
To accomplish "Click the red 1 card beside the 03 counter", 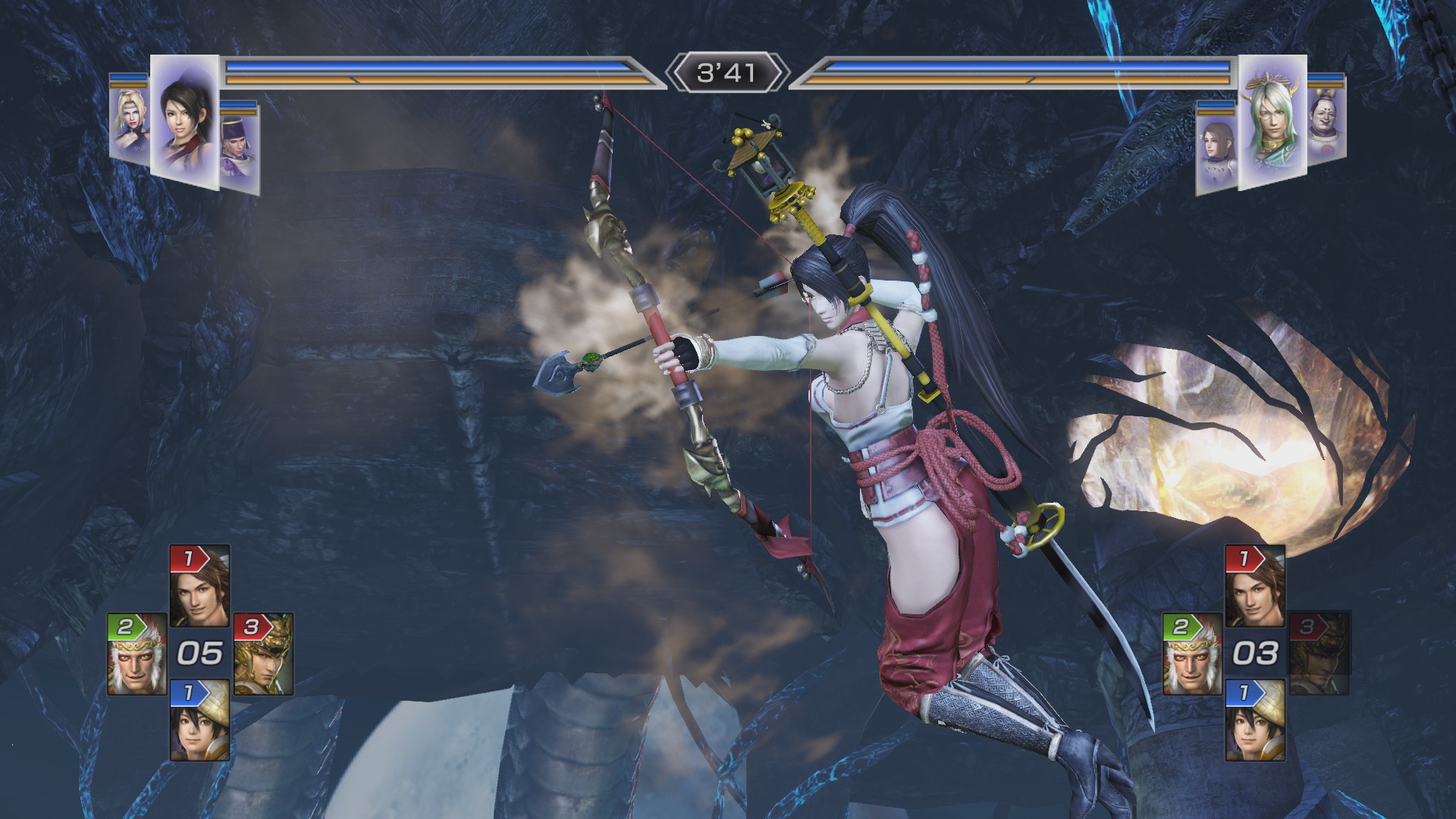I will coord(1255,585).
